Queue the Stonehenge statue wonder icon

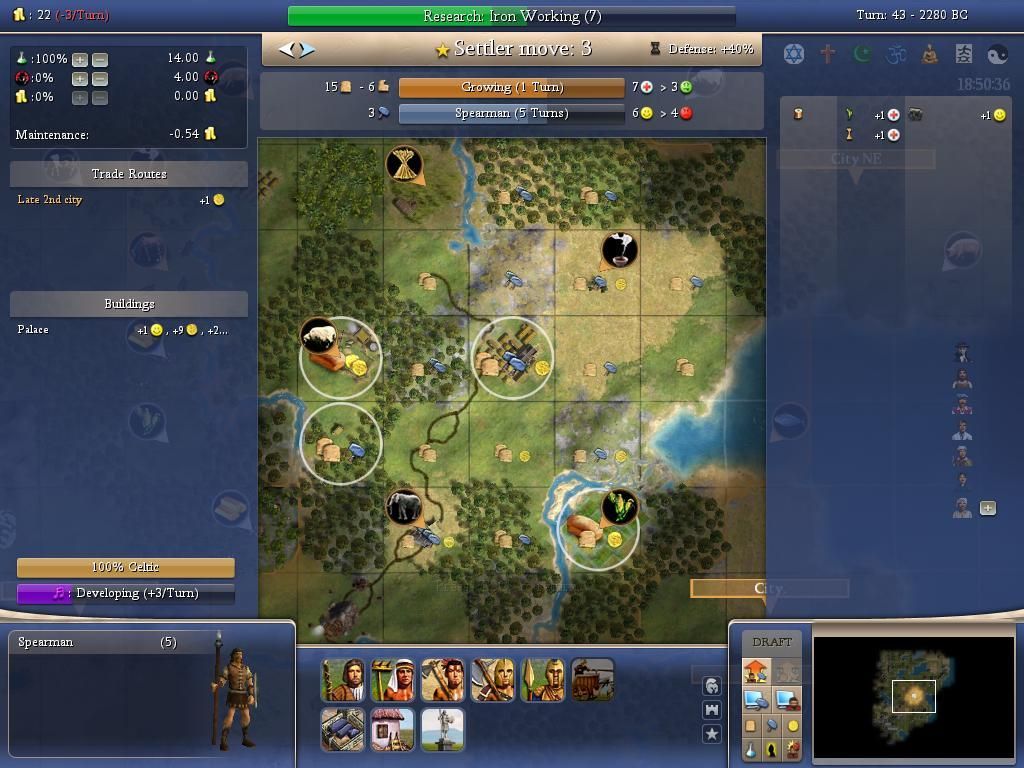coord(442,730)
